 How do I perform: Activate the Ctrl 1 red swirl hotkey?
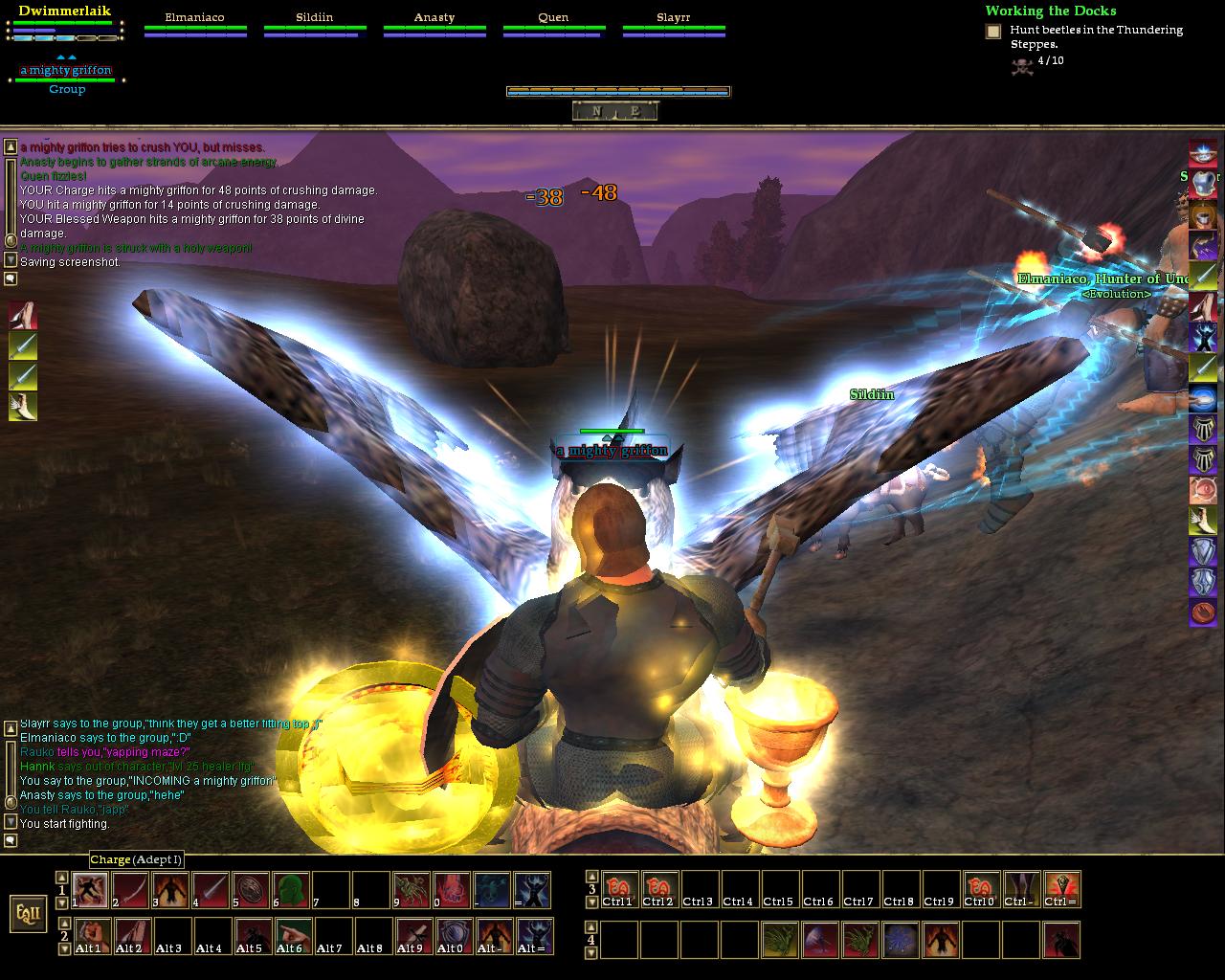[619, 890]
